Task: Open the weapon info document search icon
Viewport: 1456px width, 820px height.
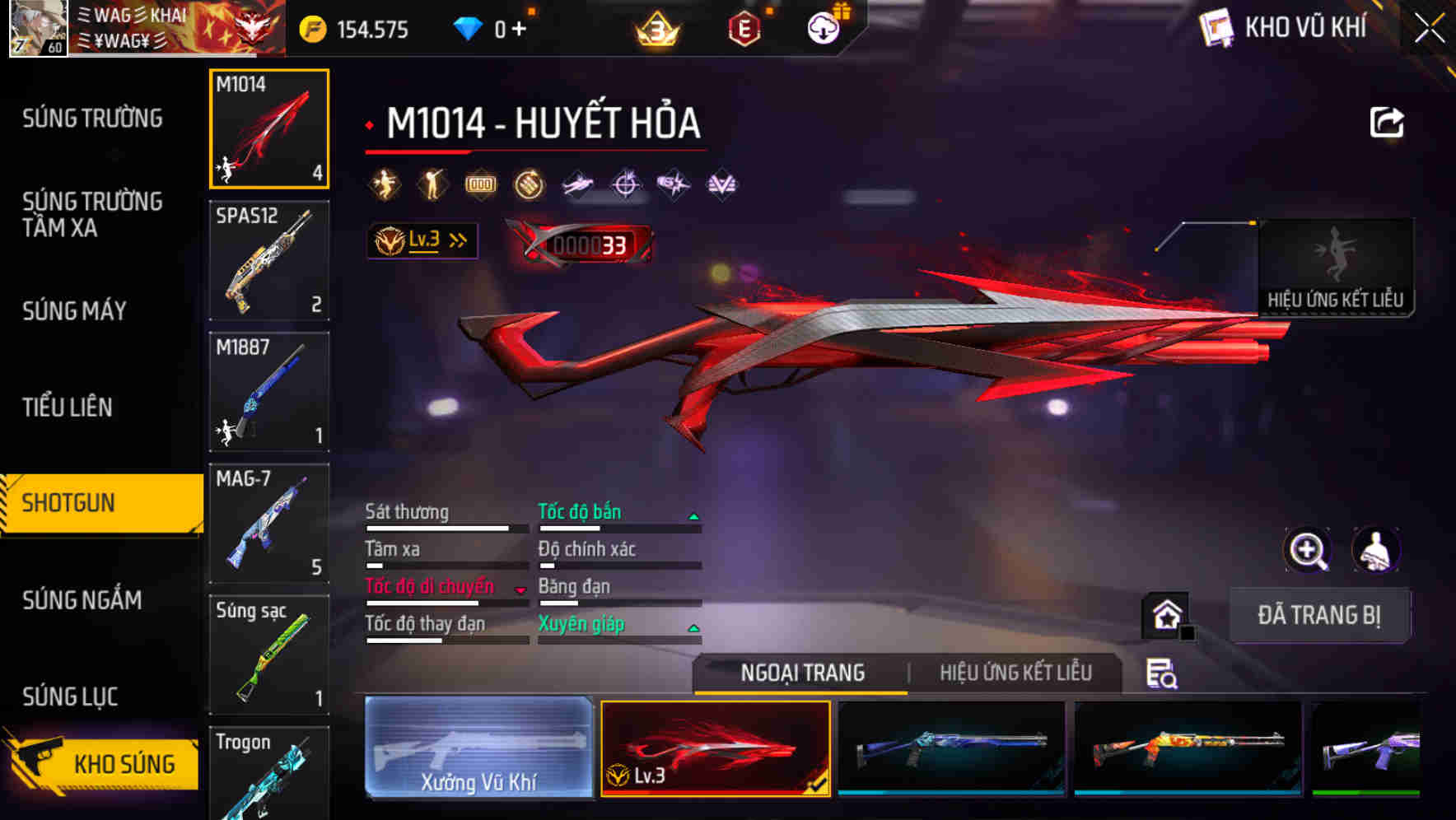Action: pyautogui.click(x=1160, y=673)
